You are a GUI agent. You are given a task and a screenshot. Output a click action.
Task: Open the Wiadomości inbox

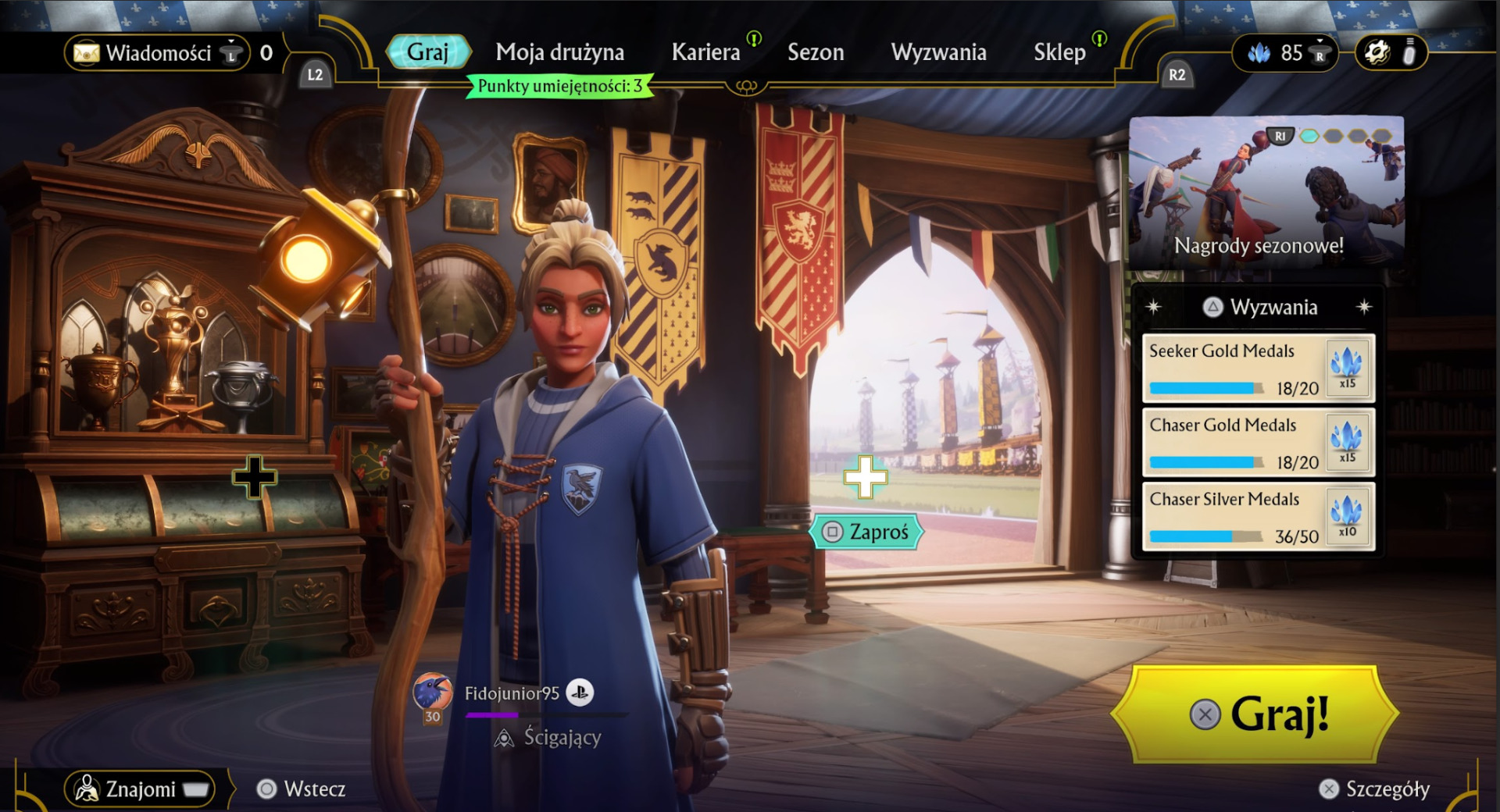click(x=157, y=53)
